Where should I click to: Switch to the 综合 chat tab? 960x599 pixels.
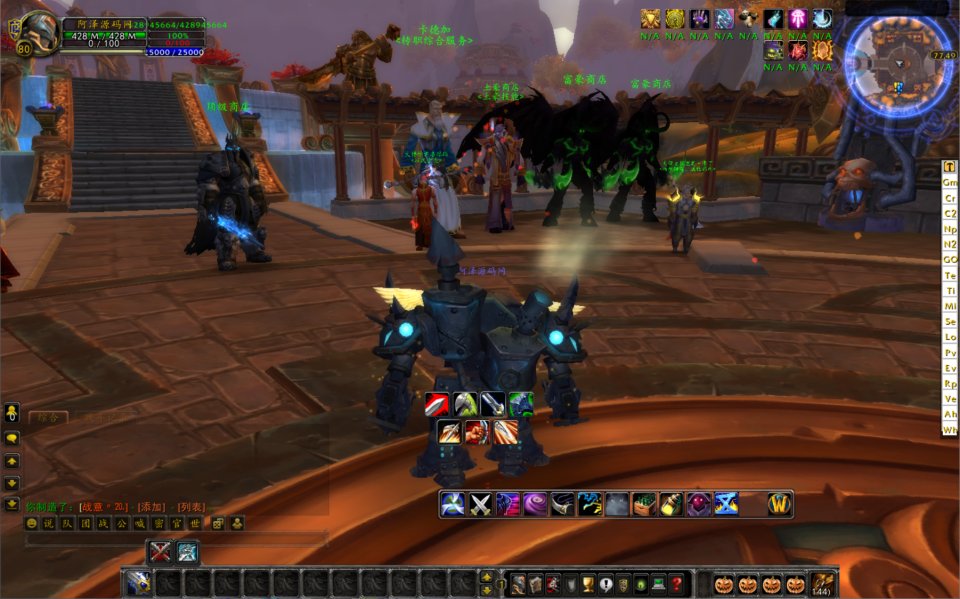pyautogui.click(x=45, y=417)
